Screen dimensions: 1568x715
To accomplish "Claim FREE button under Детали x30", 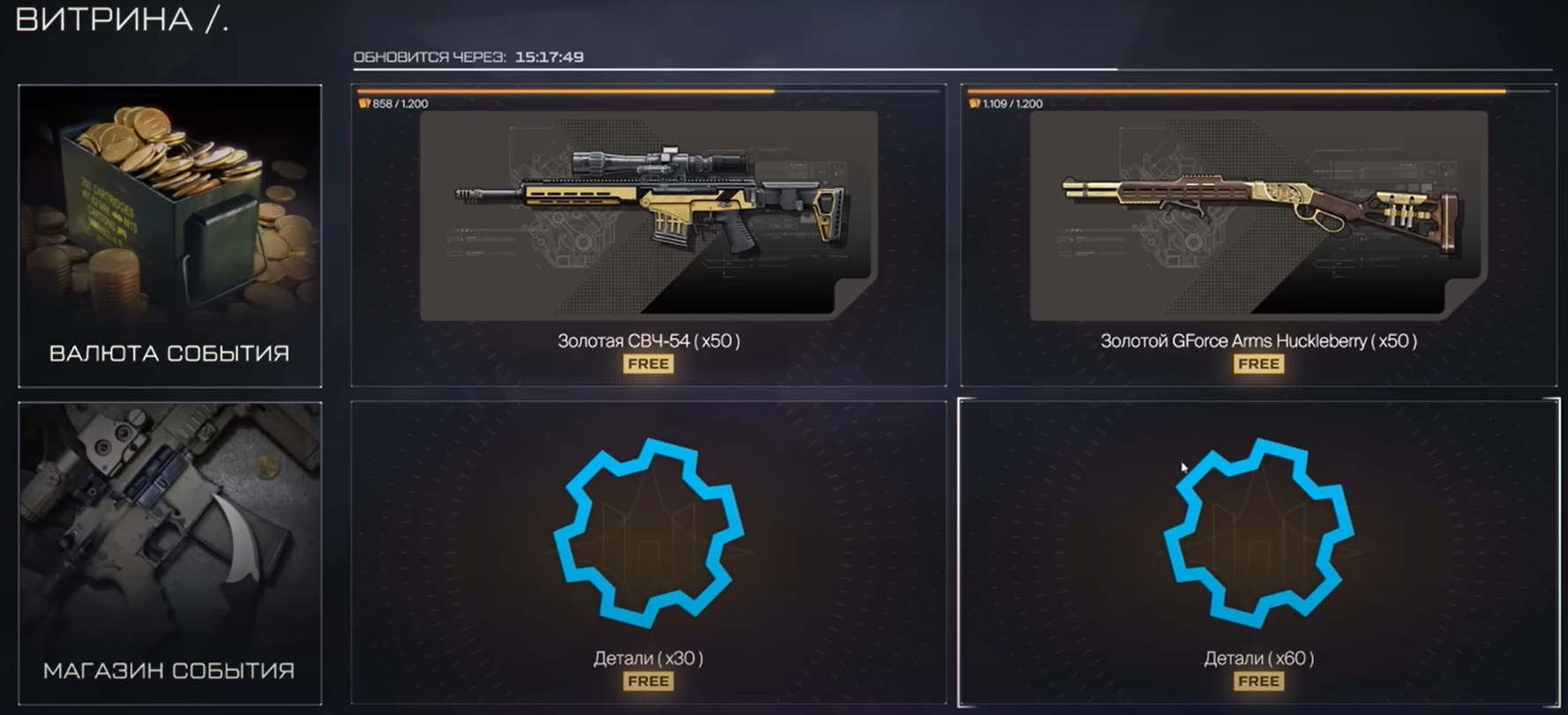I will [x=648, y=681].
